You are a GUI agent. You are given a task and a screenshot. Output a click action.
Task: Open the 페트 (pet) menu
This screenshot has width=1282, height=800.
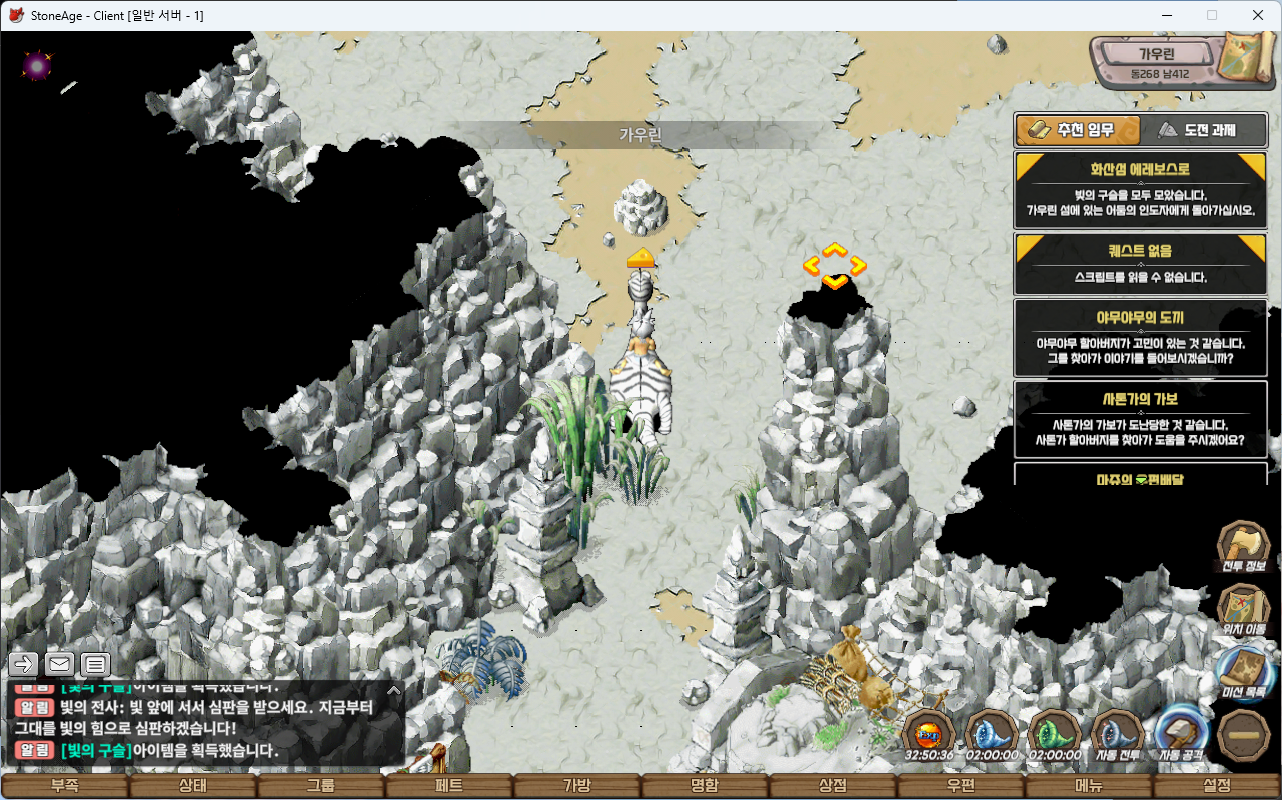coord(449,786)
